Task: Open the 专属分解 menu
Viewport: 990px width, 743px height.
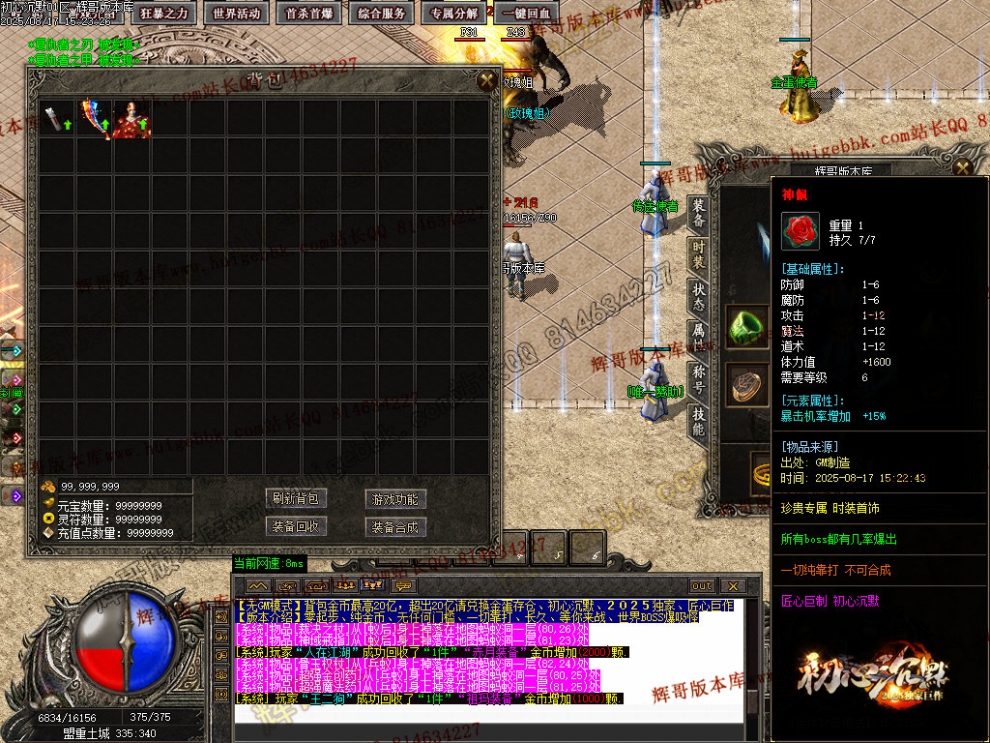Action: coord(453,13)
